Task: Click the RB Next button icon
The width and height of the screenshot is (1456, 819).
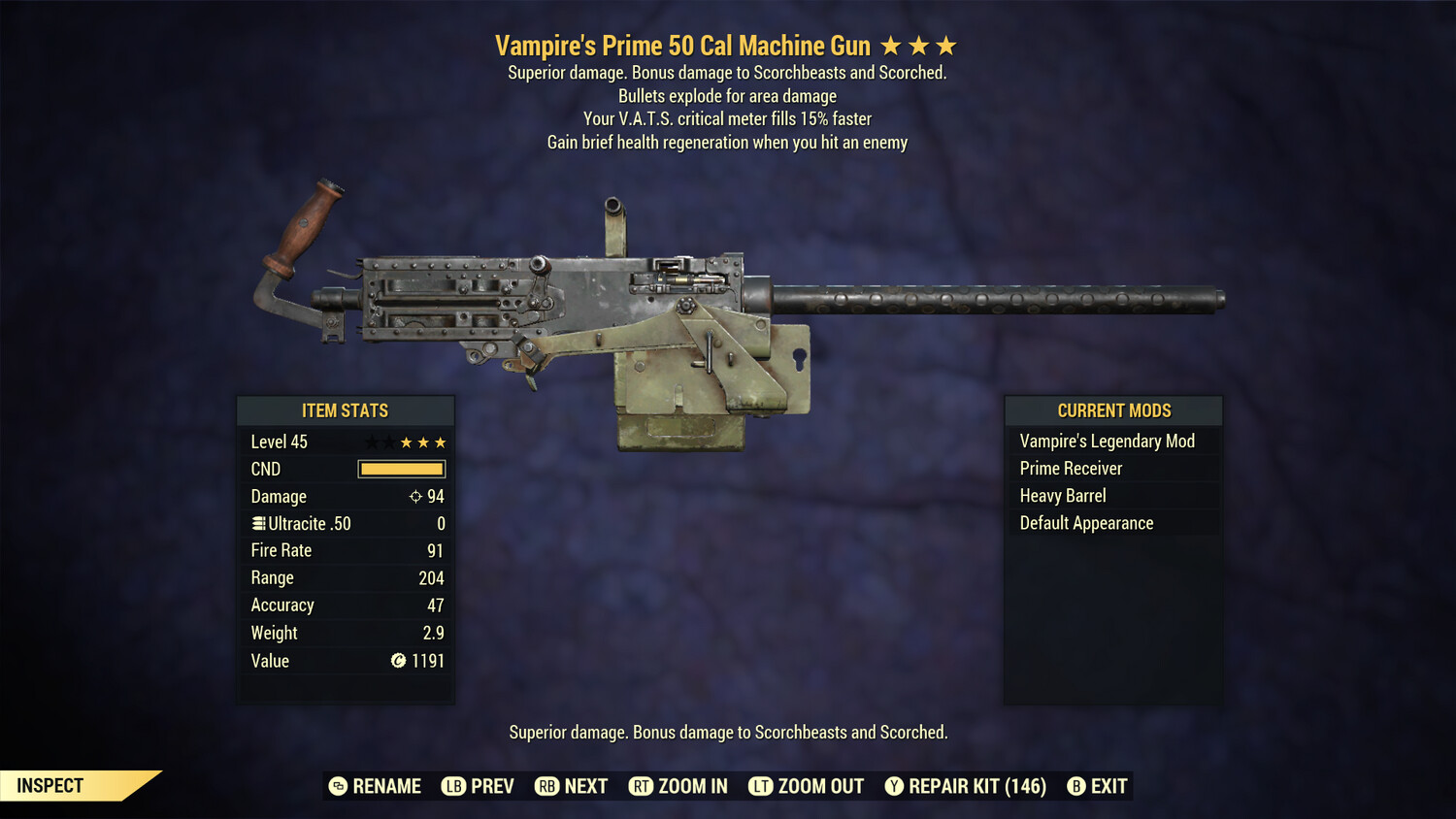Action: 545,786
